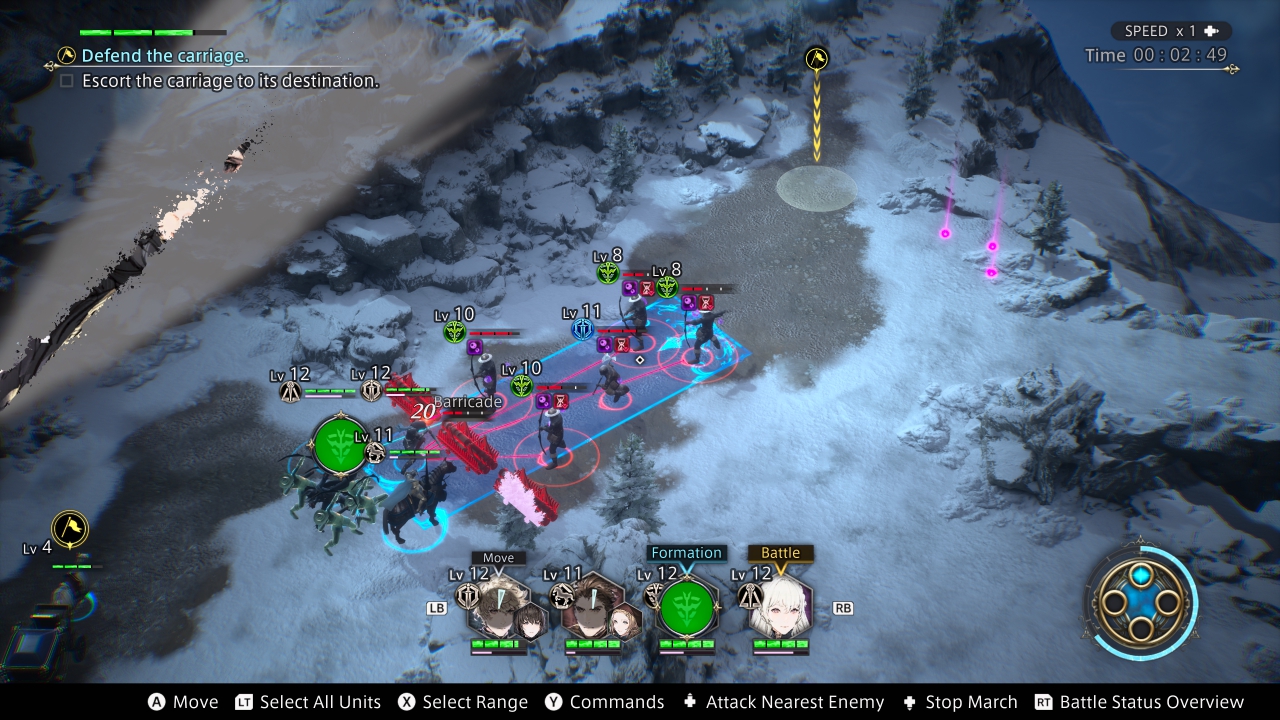1280x720 pixels.
Task: Choose the green emblem formation unit portrait
Action: pos(687,607)
